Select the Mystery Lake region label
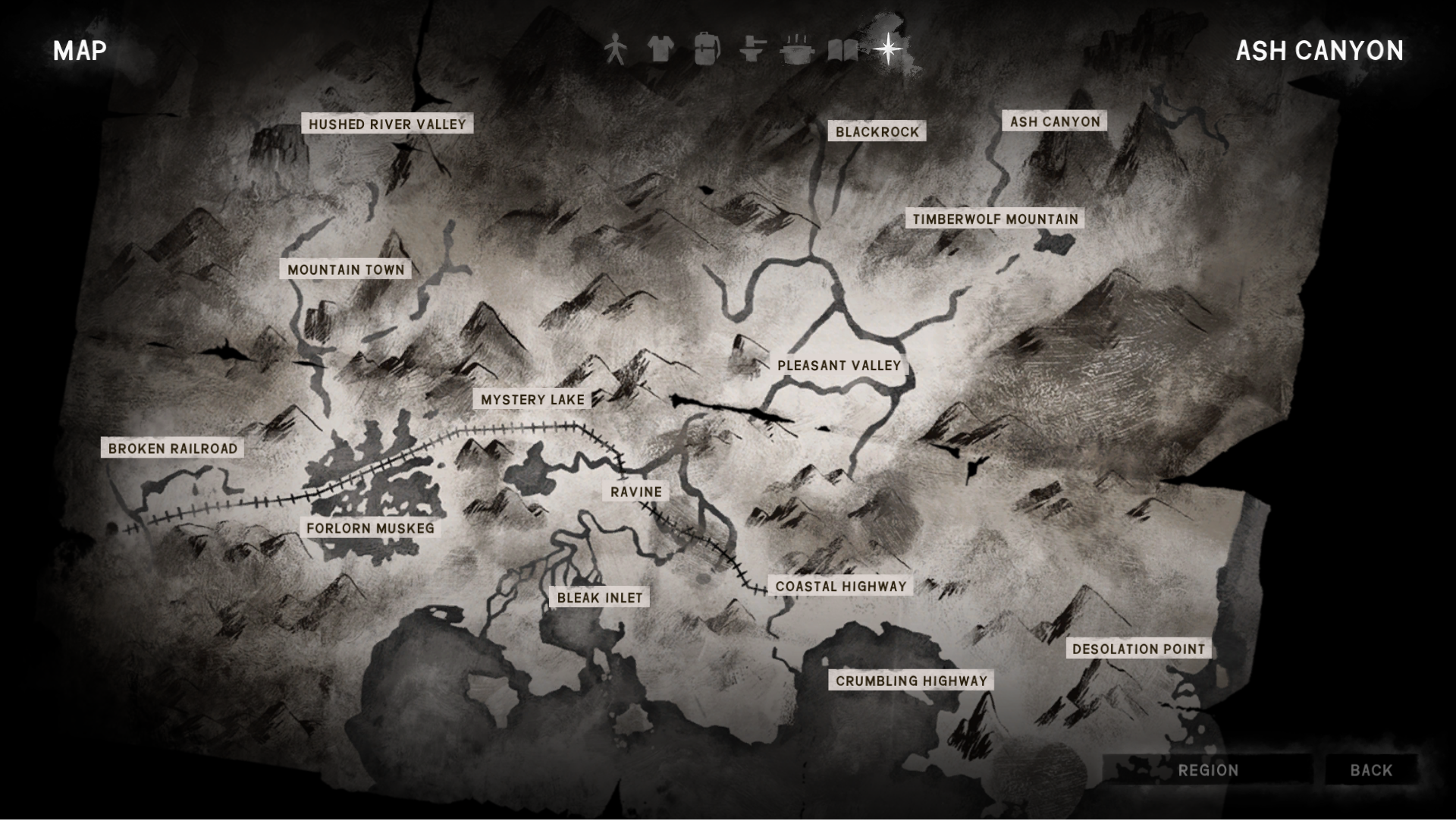Screen dimensions: 1456x821 [532, 399]
